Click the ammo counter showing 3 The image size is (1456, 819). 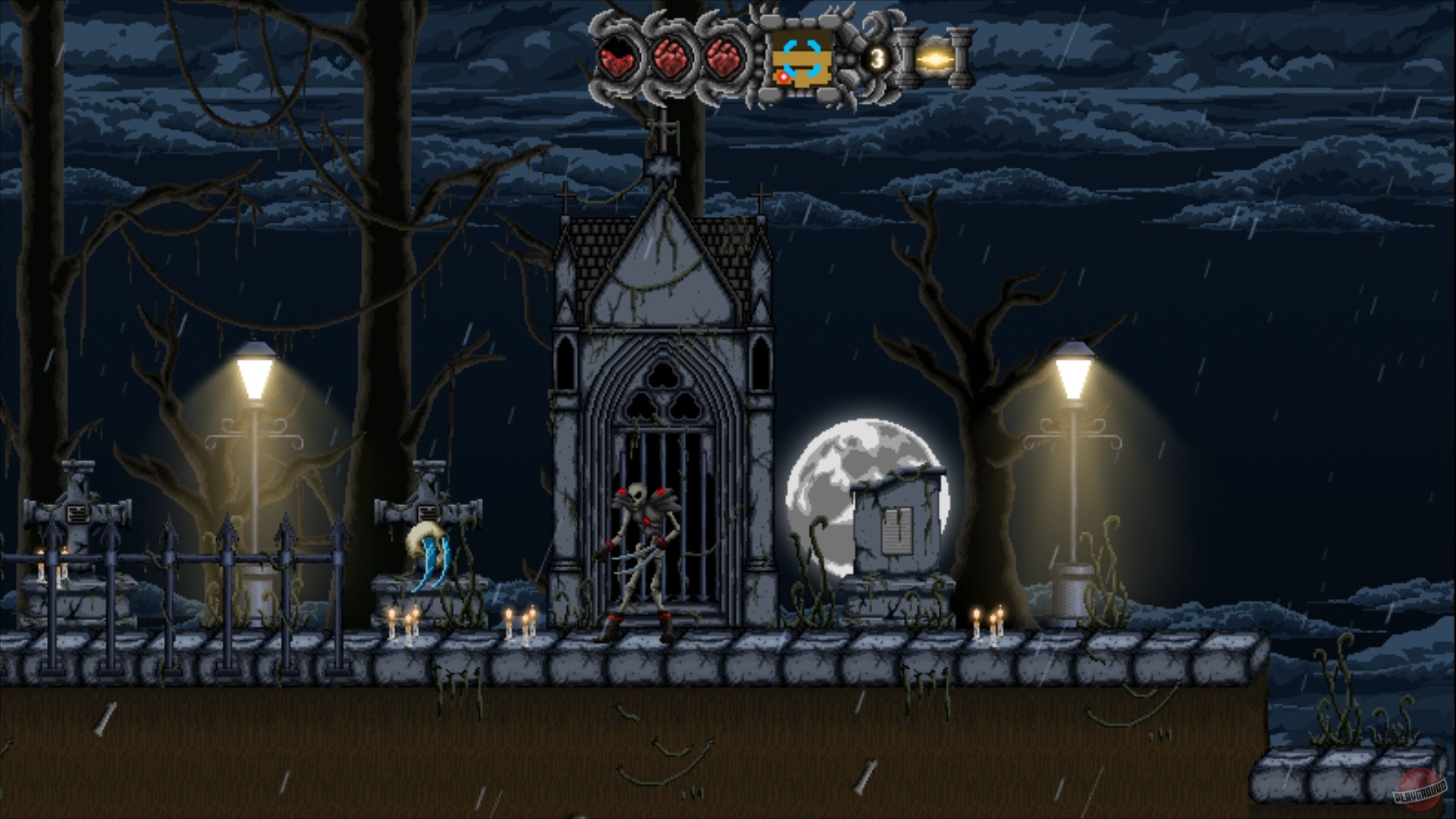click(x=877, y=56)
